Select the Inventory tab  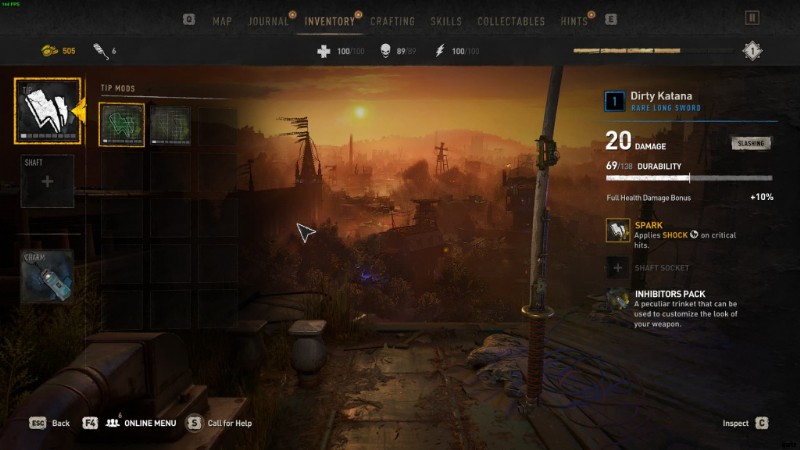click(x=329, y=21)
